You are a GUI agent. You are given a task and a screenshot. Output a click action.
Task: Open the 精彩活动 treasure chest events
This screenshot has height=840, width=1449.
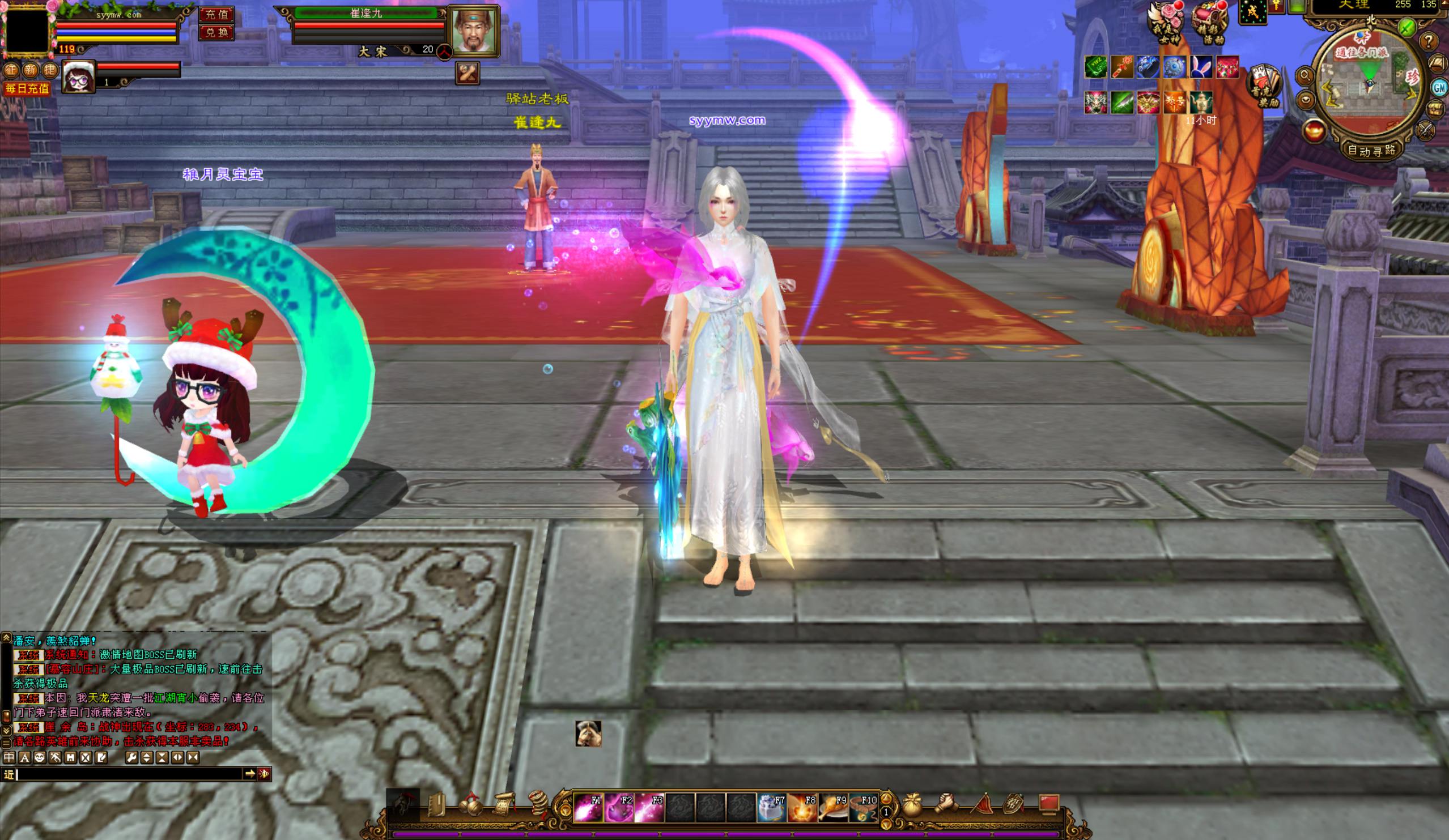[1209, 23]
